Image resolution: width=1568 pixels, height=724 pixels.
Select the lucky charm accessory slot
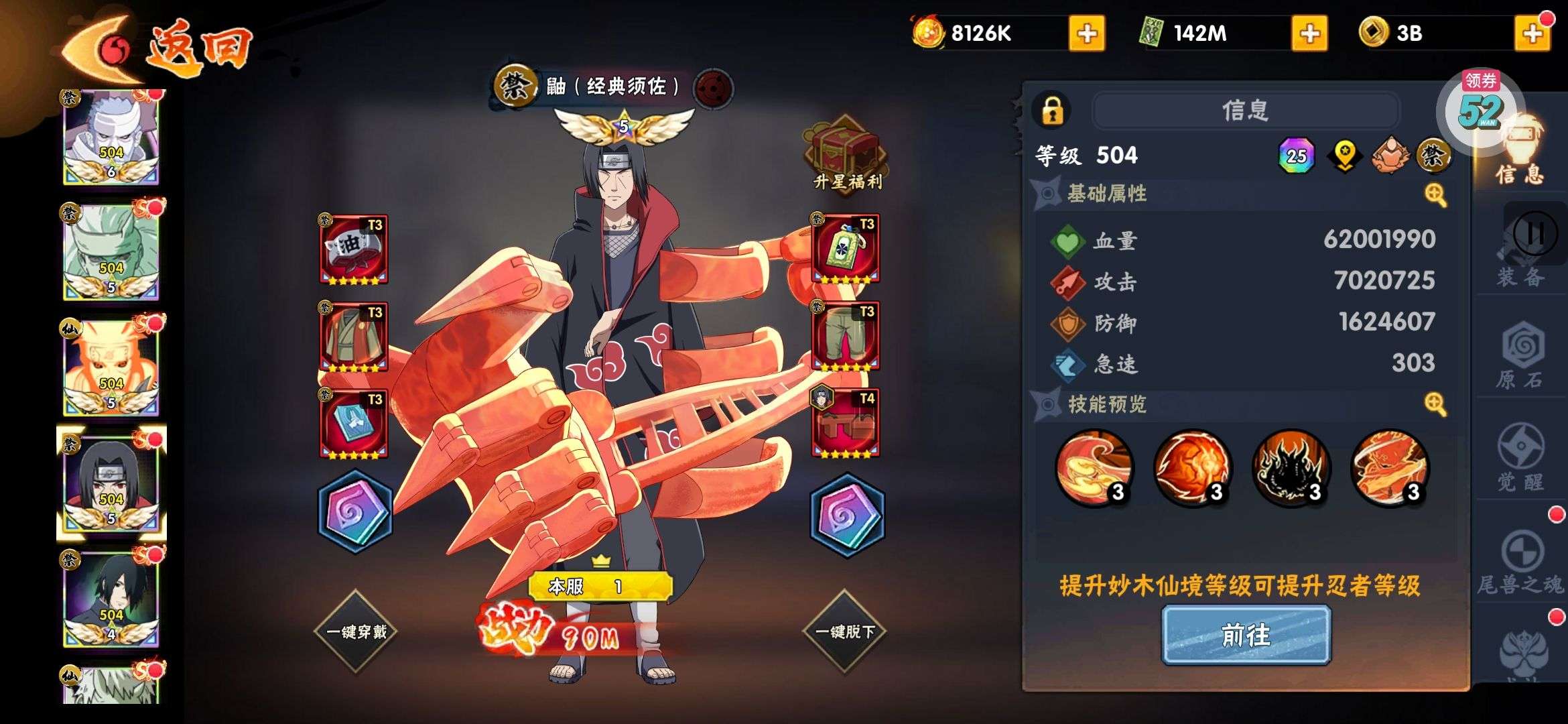point(845,249)
